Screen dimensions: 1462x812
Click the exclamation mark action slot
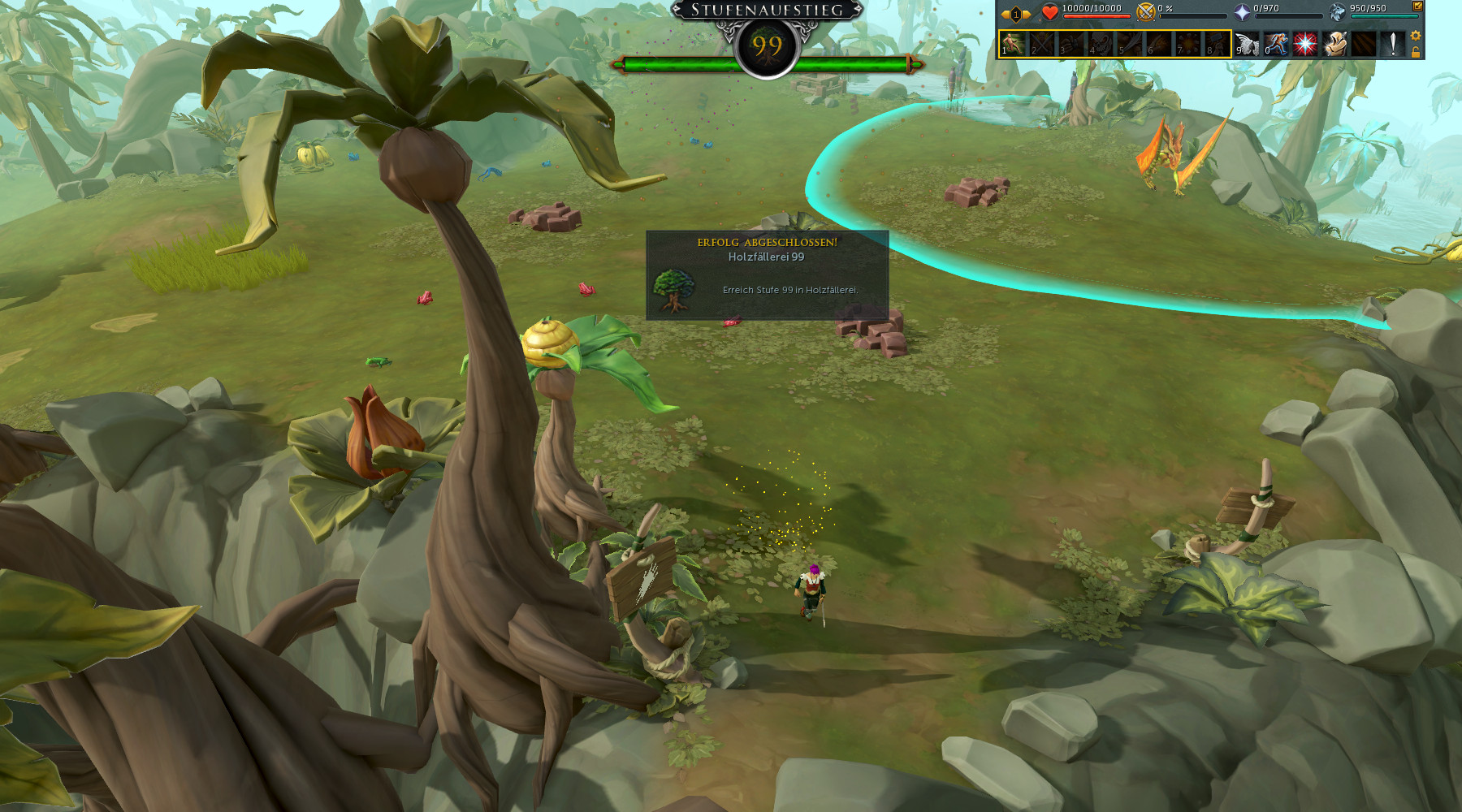[x=1393, y=44]
